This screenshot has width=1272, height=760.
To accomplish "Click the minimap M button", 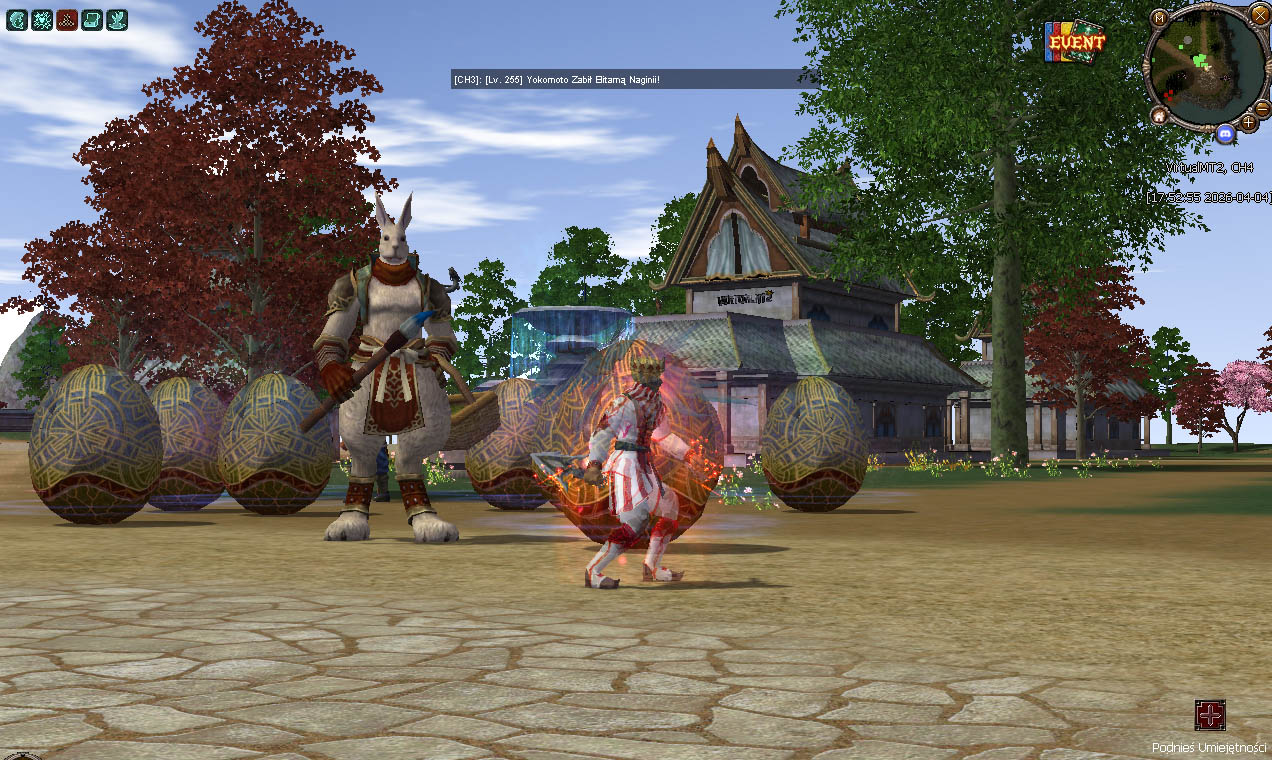I will pos(1159,18).
